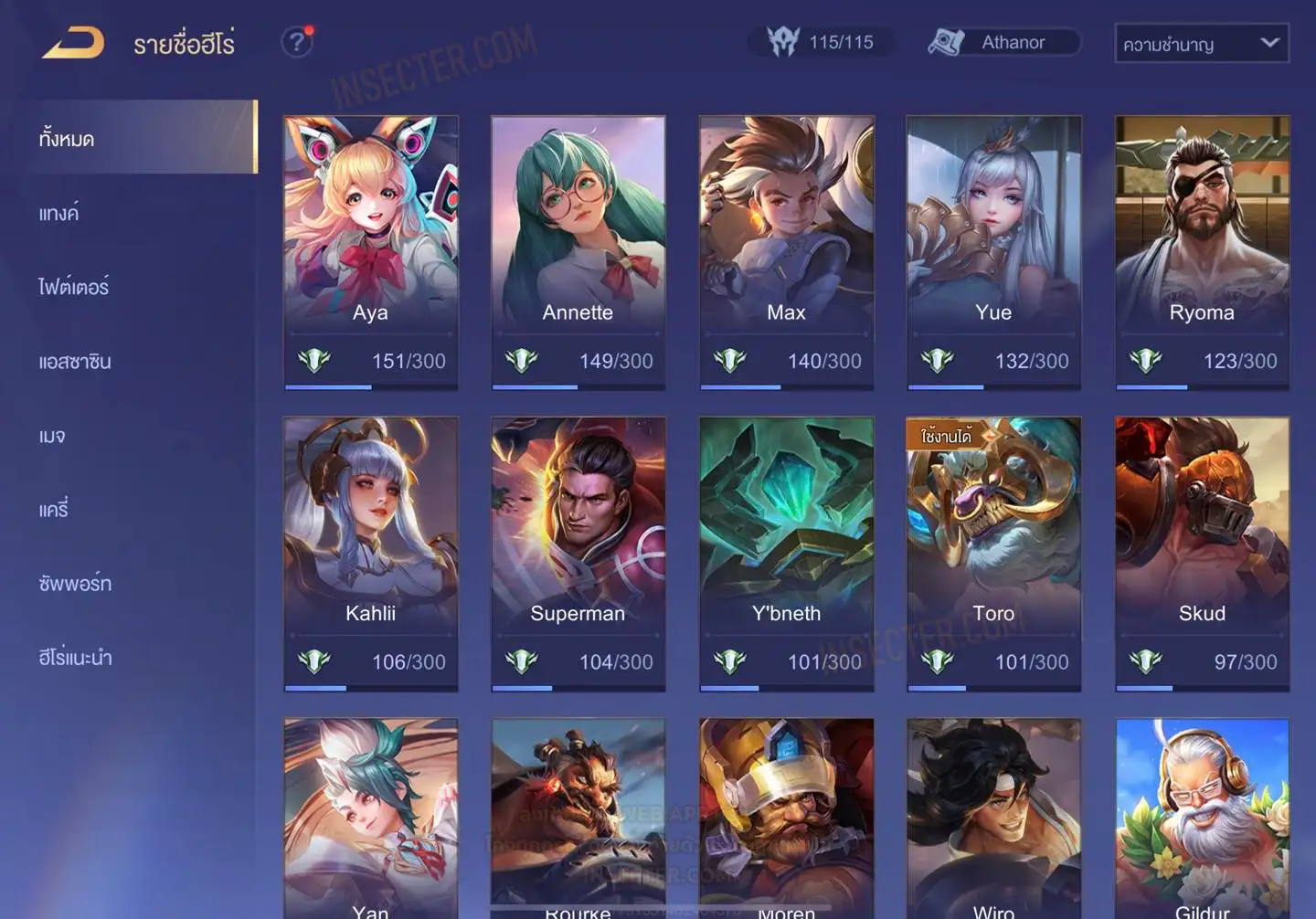Screen dimensions: 1316x919
Task: Show the แอสซาซิน assassin heroes
Action: click(x=75, y=362)
